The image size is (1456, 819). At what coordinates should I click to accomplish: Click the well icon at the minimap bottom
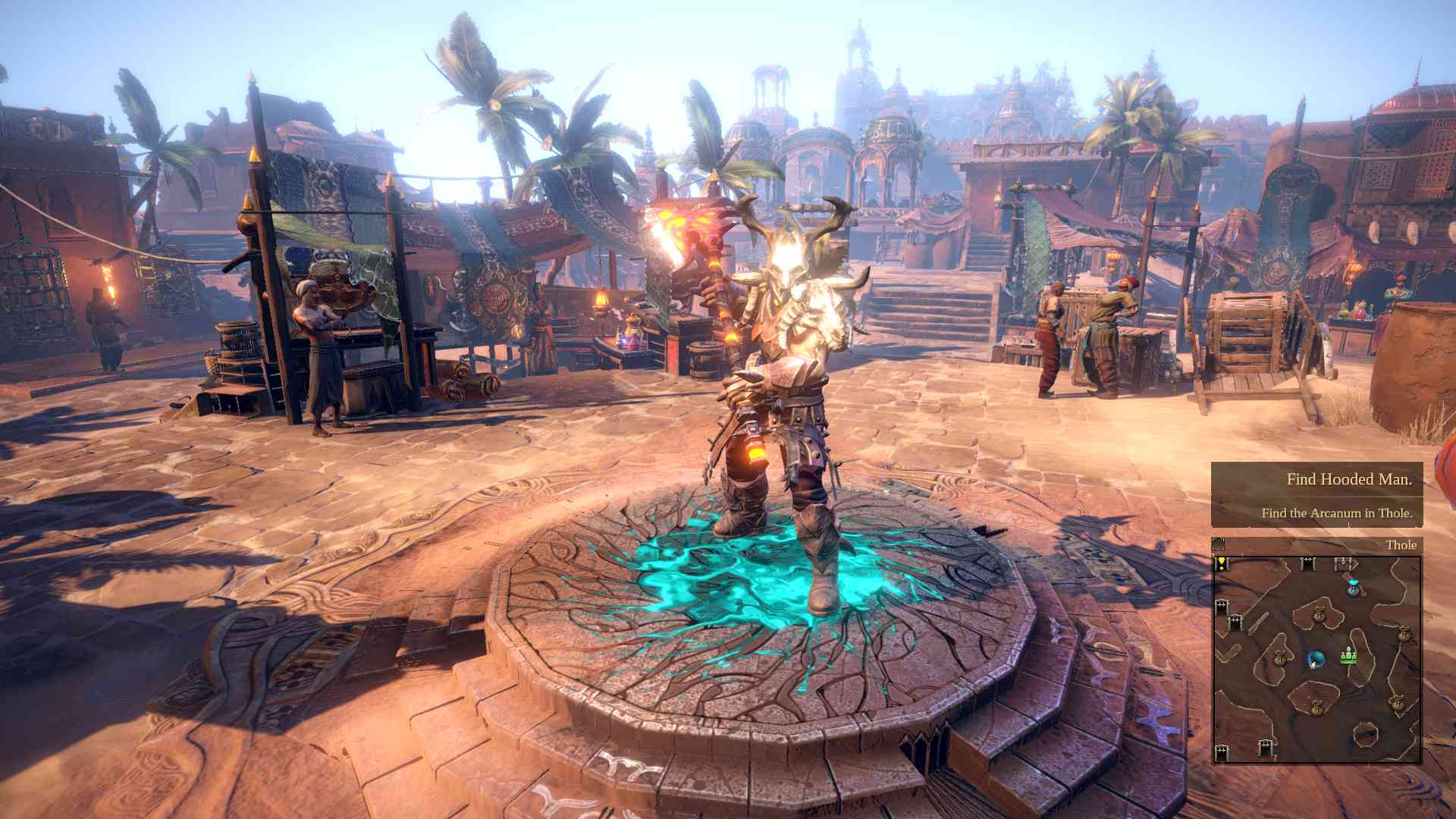[1365, 733]
